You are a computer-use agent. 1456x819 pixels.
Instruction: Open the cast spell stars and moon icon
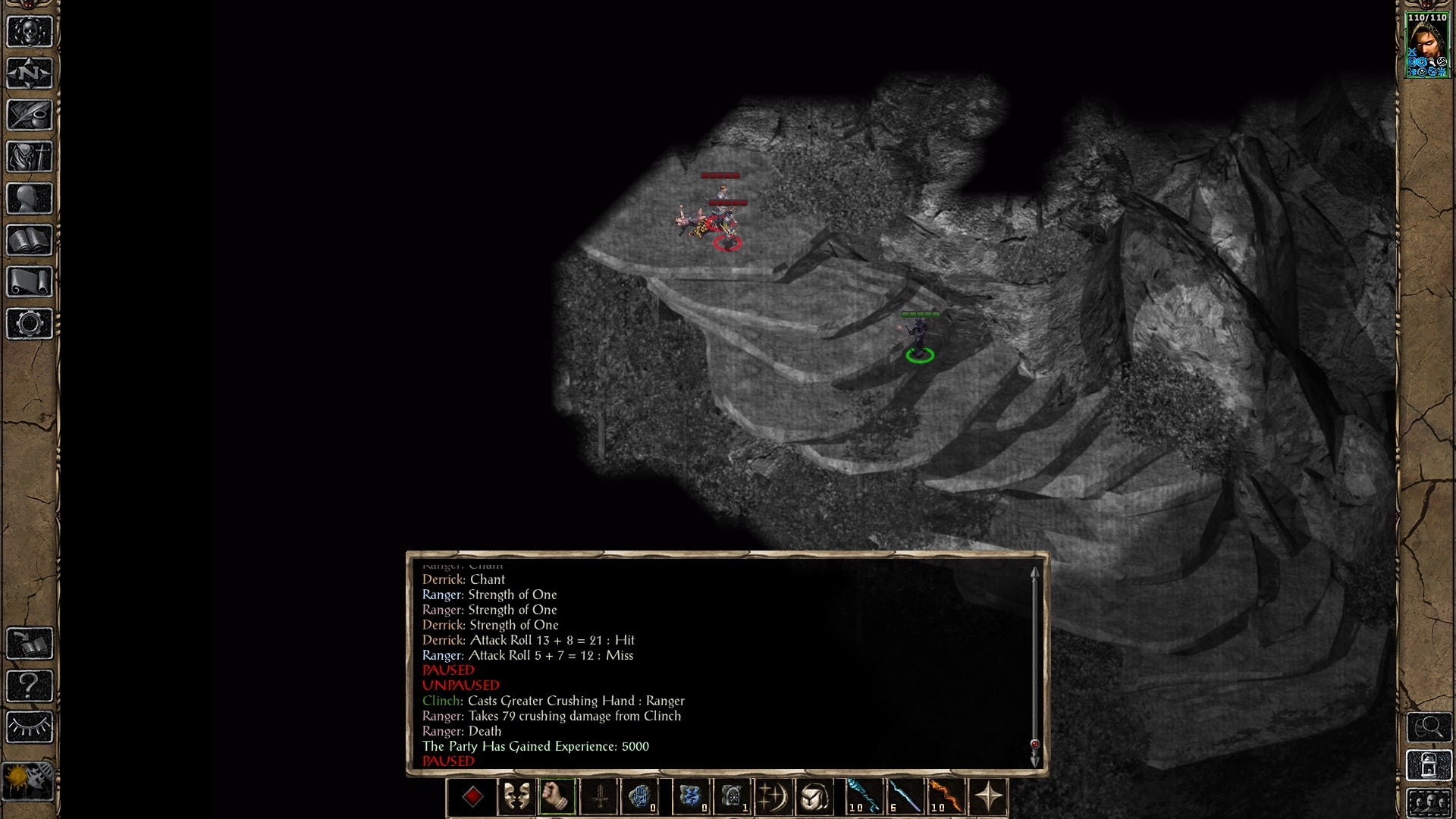773,797
